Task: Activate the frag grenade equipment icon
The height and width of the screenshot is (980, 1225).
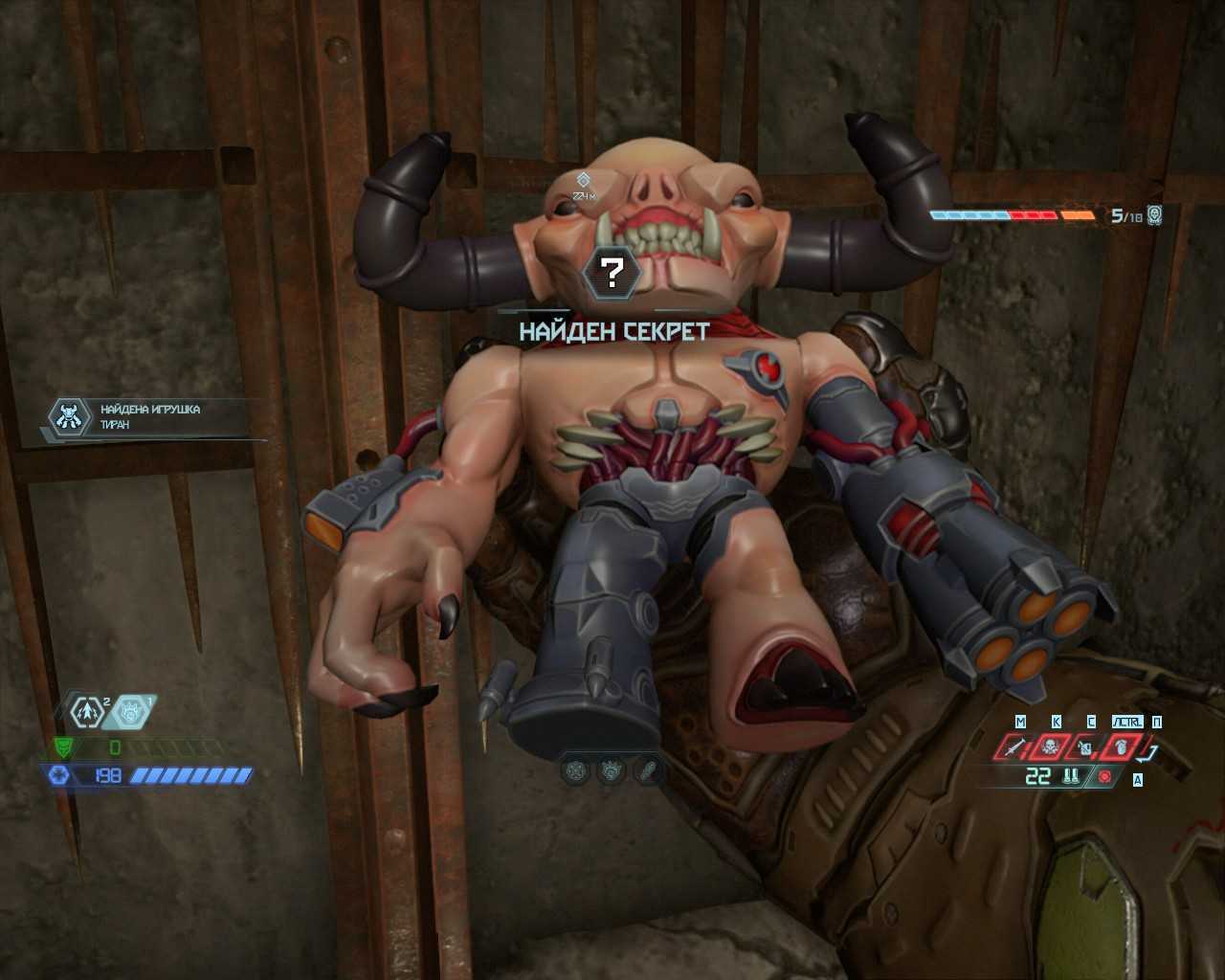Action: tap(1120, 746)
